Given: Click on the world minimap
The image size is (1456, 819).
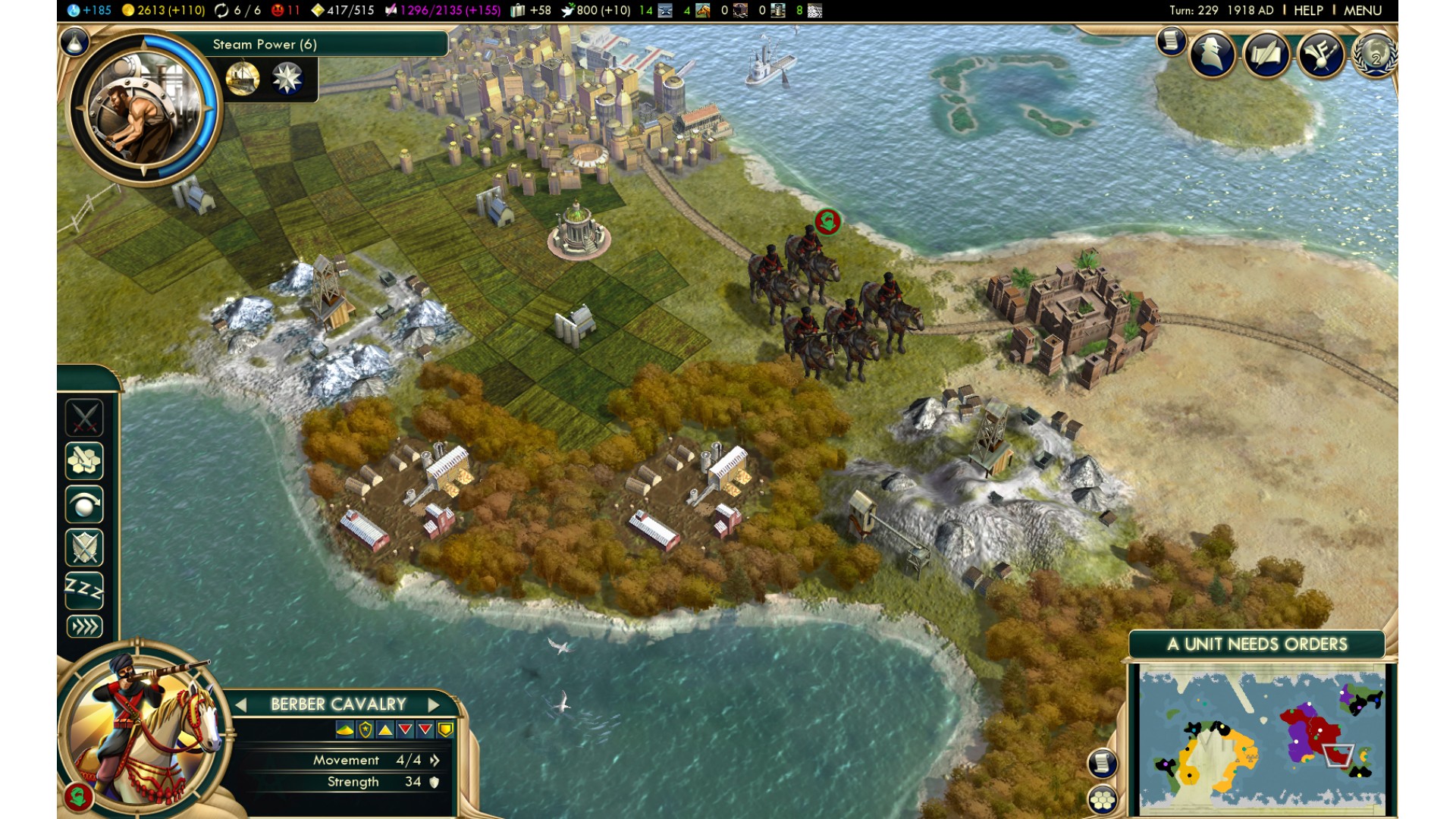Looking at the screenshot, I should (1262, 738).
